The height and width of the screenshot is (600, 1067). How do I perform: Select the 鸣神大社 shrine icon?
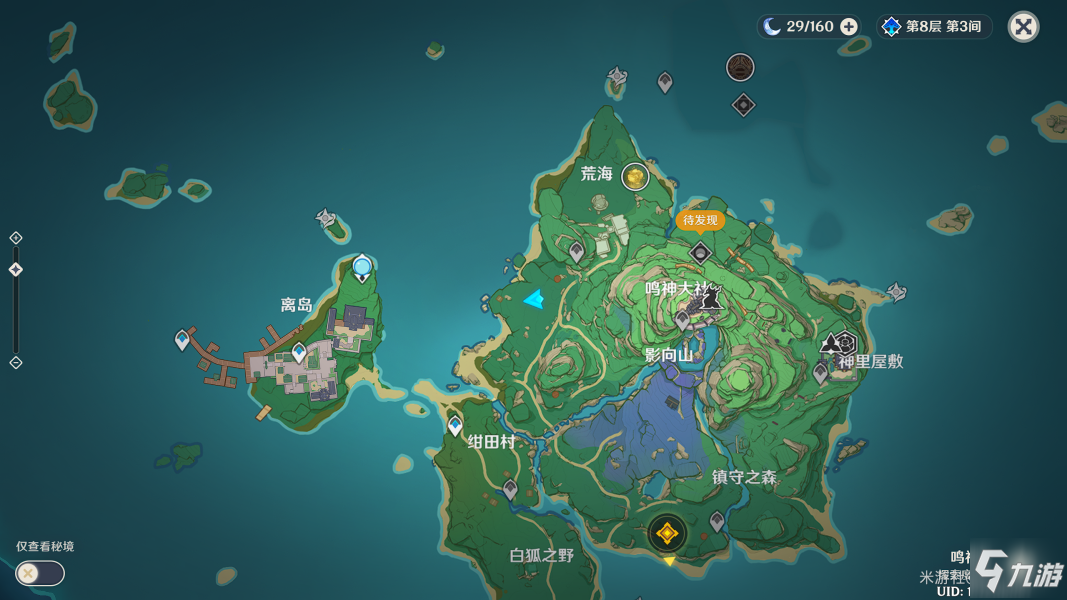(711, 297)
